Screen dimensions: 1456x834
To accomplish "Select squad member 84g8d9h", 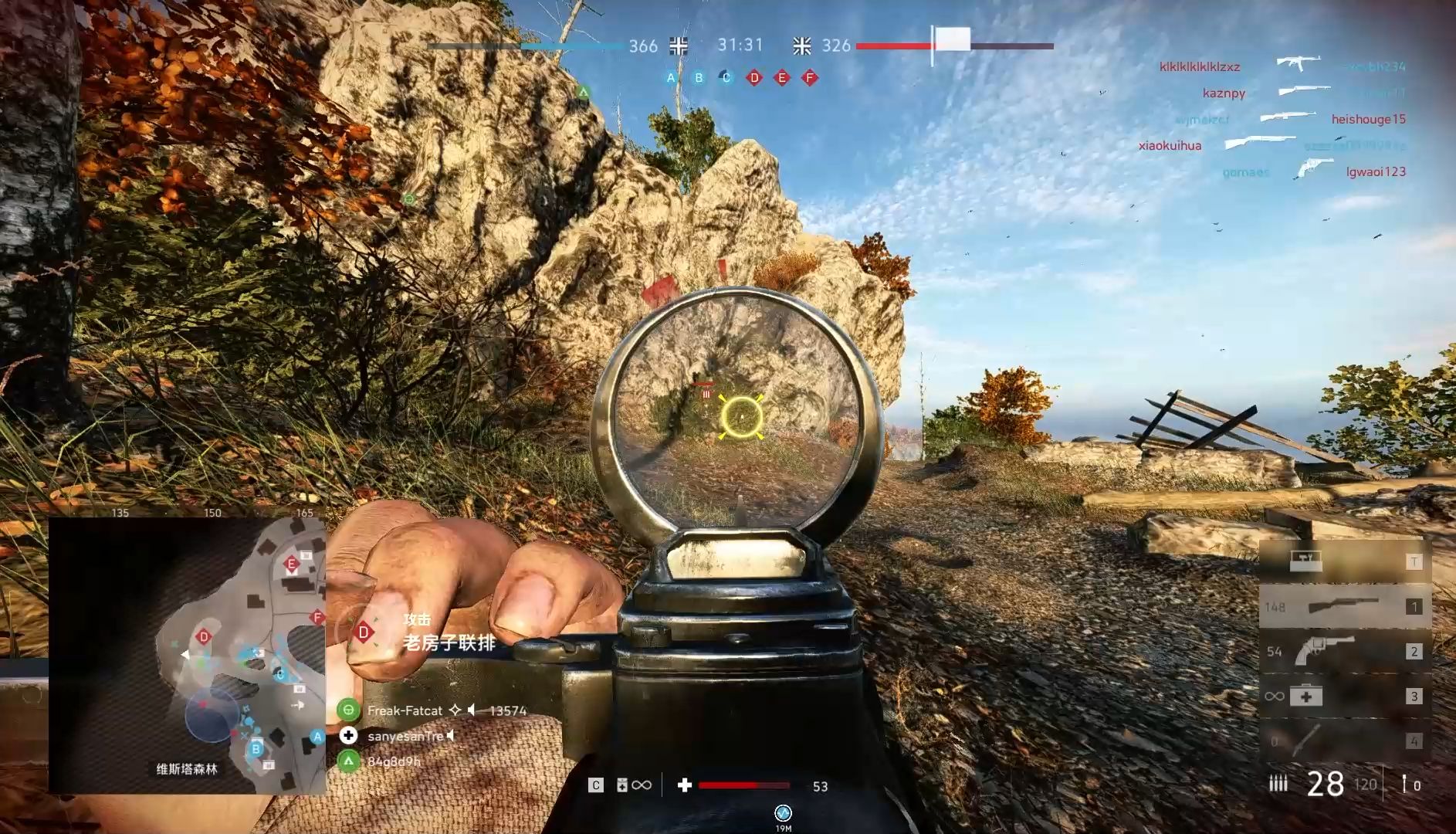I will pyautogui.click(x=393, y=761).
